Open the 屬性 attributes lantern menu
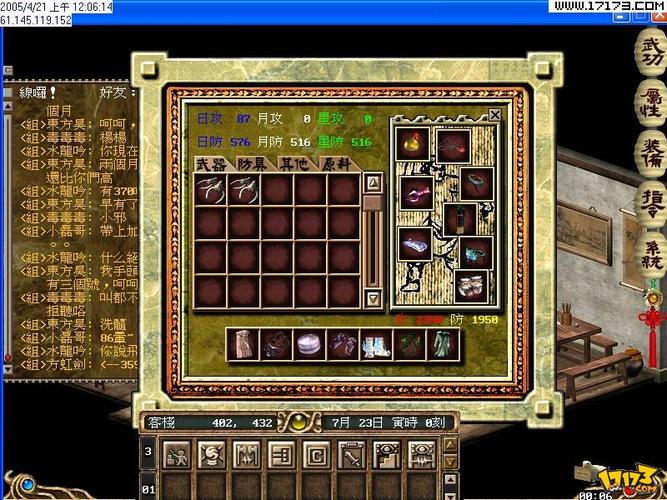 coord(651,103)
